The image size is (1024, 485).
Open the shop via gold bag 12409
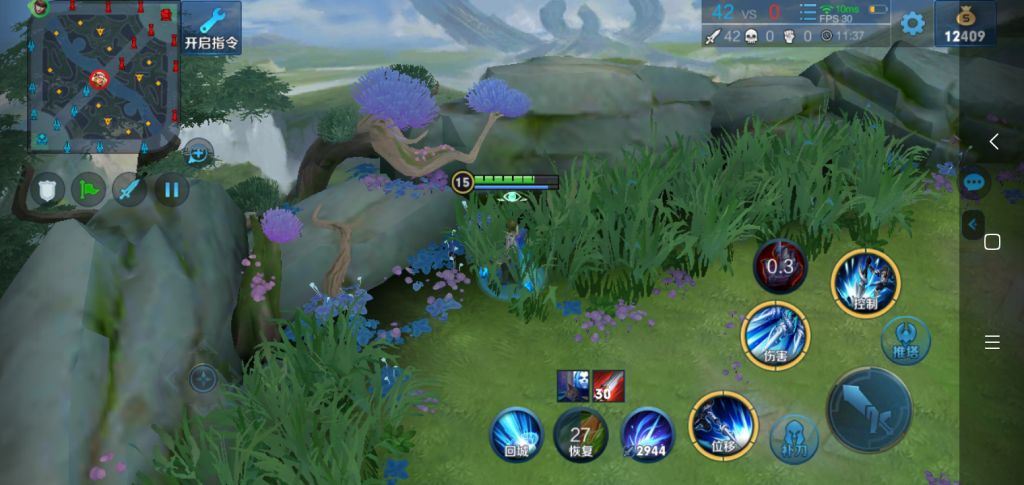[965, 24]
